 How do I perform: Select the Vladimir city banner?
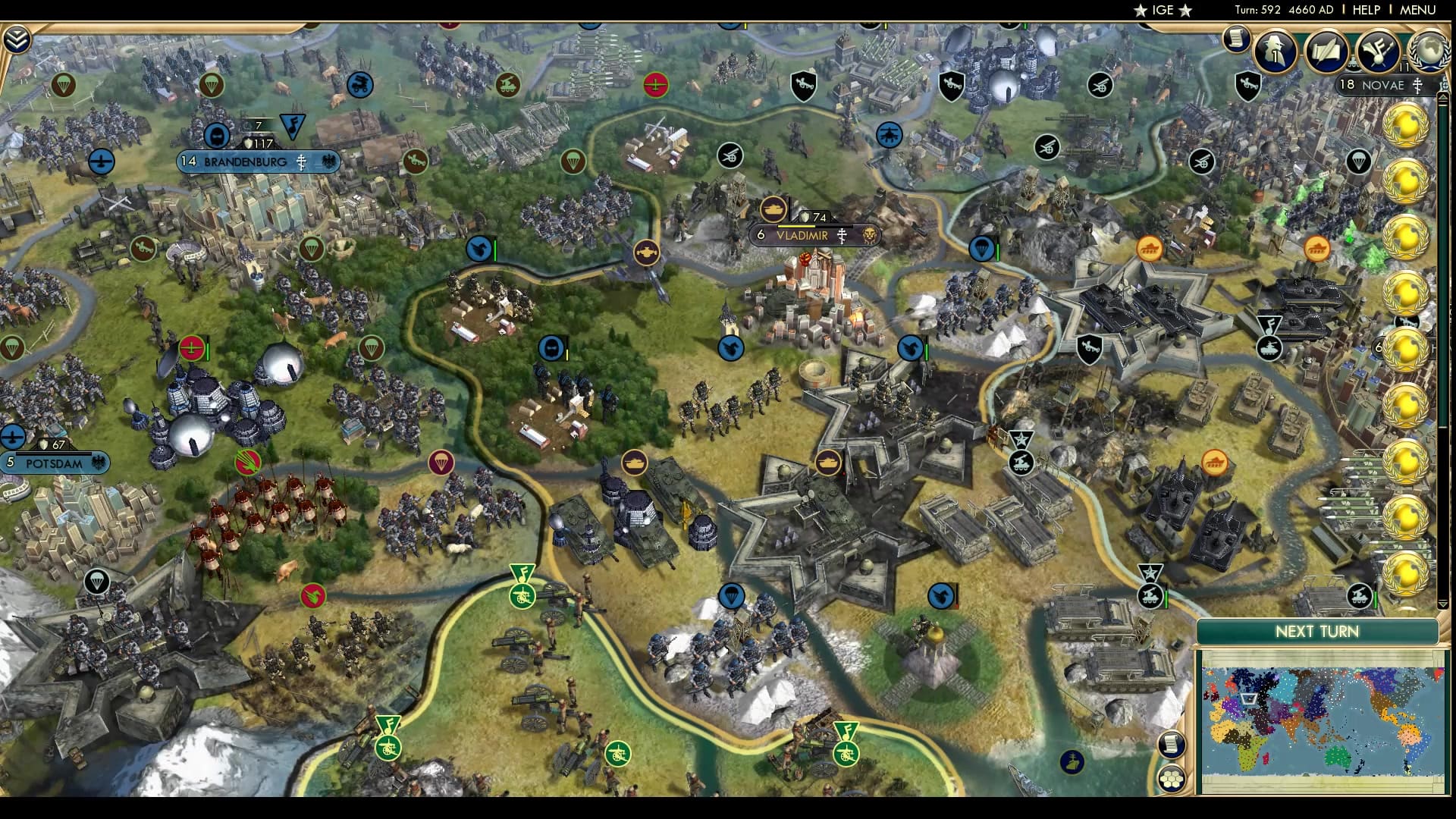[x=802, y=236]
